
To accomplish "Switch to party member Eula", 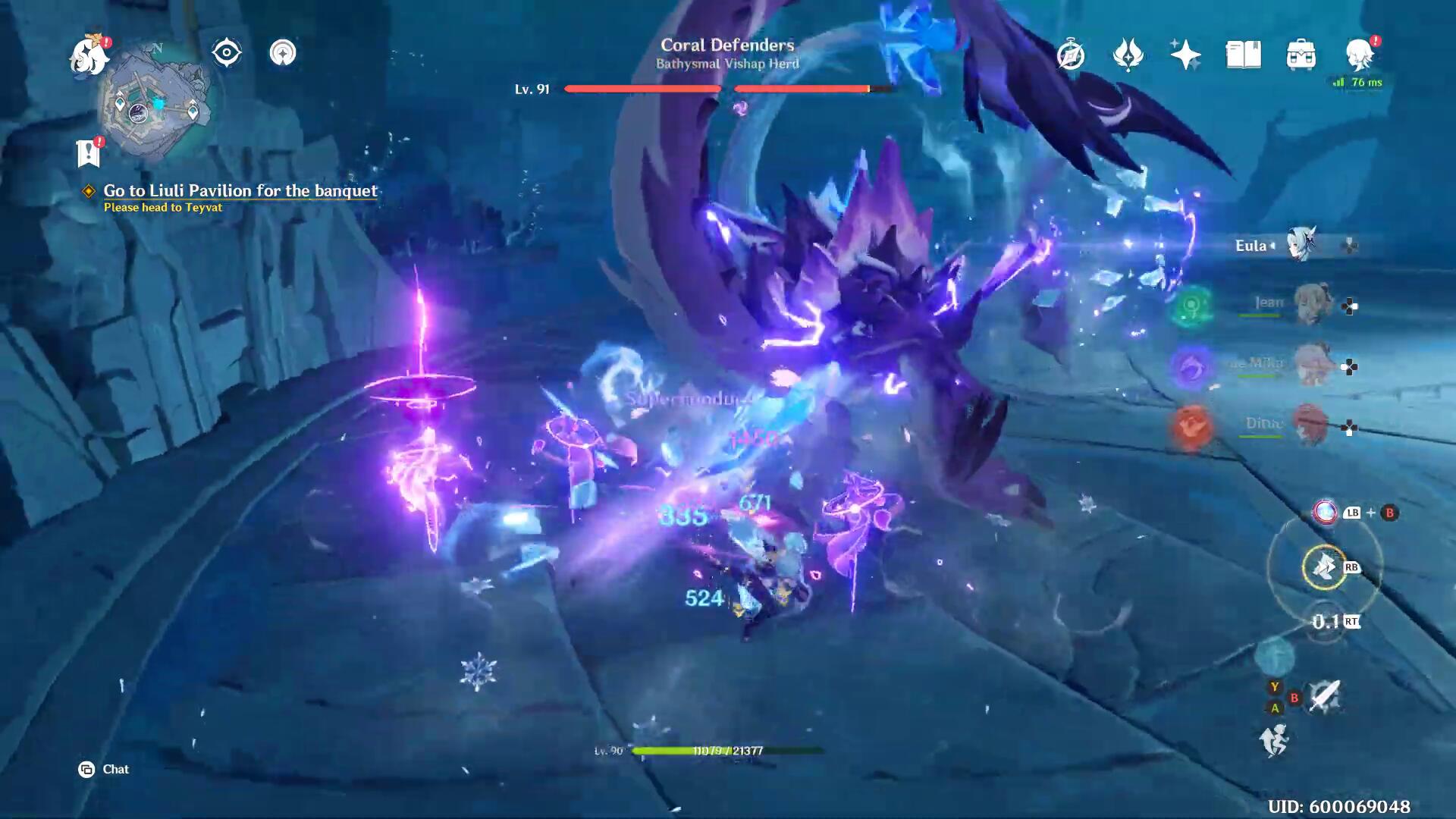I will 1301,245.
